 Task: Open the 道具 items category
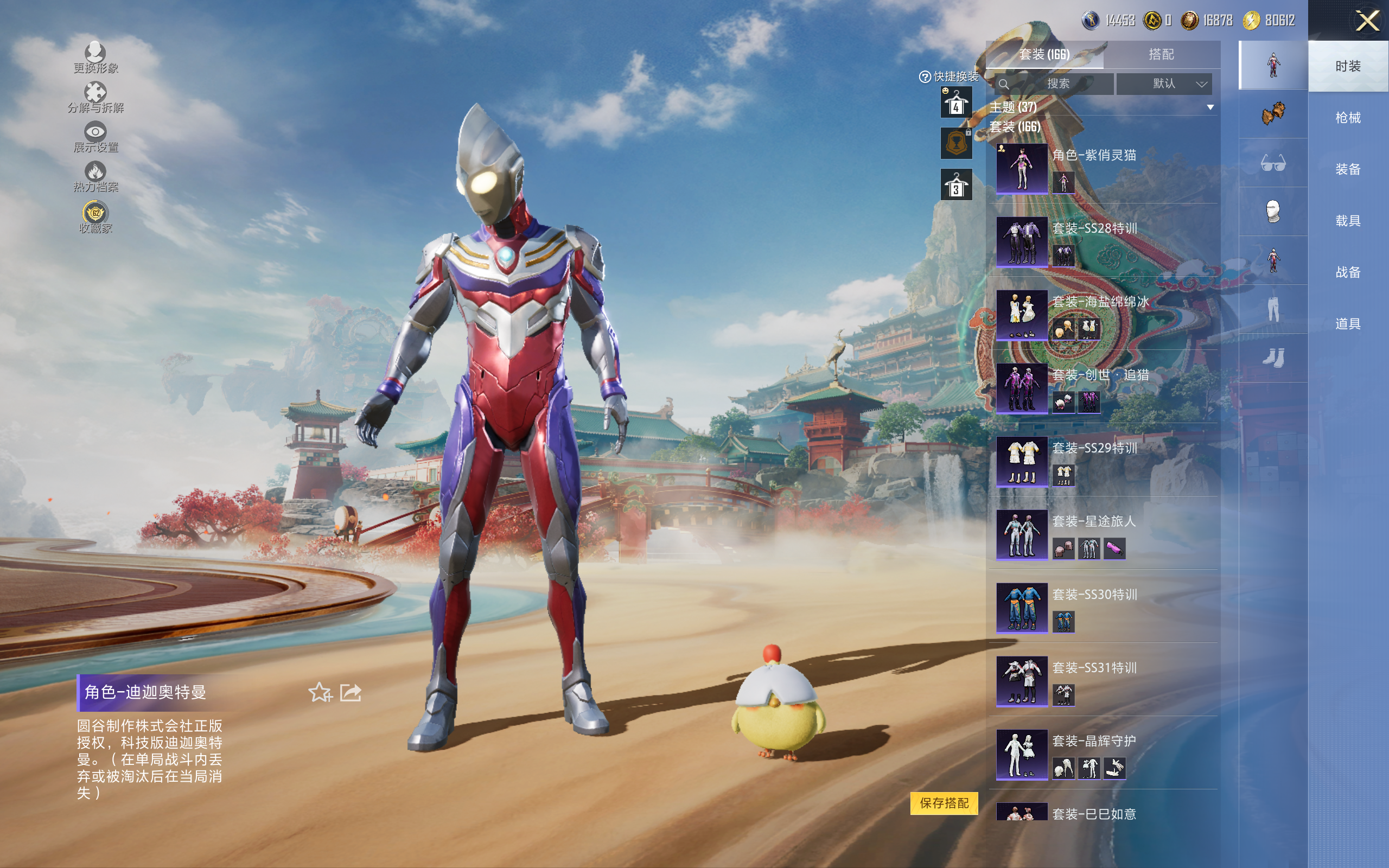1347,324
